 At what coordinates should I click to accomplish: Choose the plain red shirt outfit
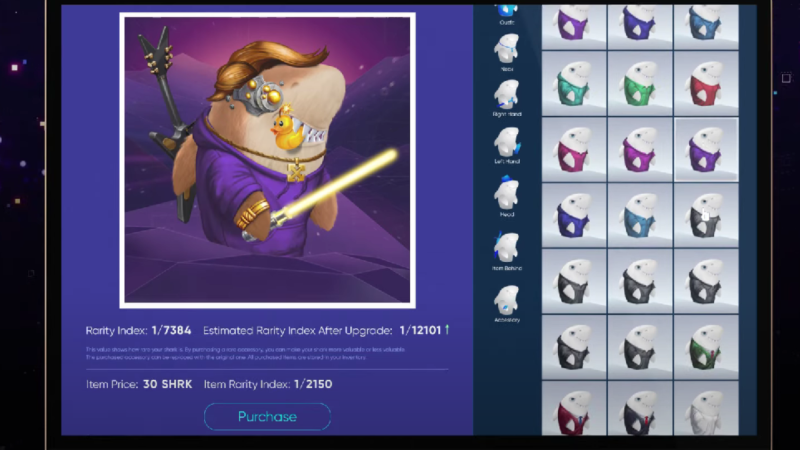click(706, 84)
